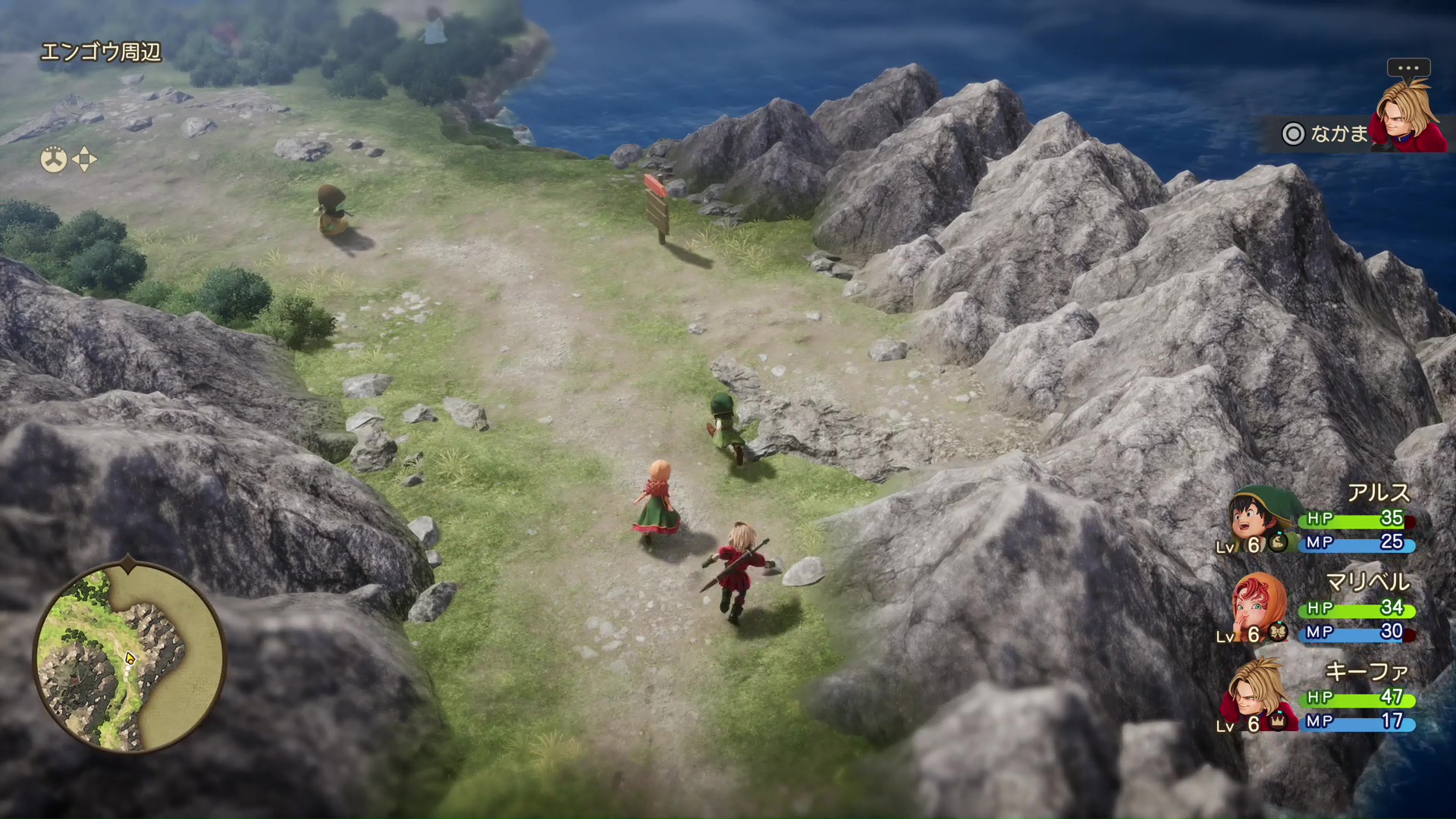1456x819 pixels.
Task: Open the speech bubble icon above Kiefer's portrait
Action: (1409, 68)
